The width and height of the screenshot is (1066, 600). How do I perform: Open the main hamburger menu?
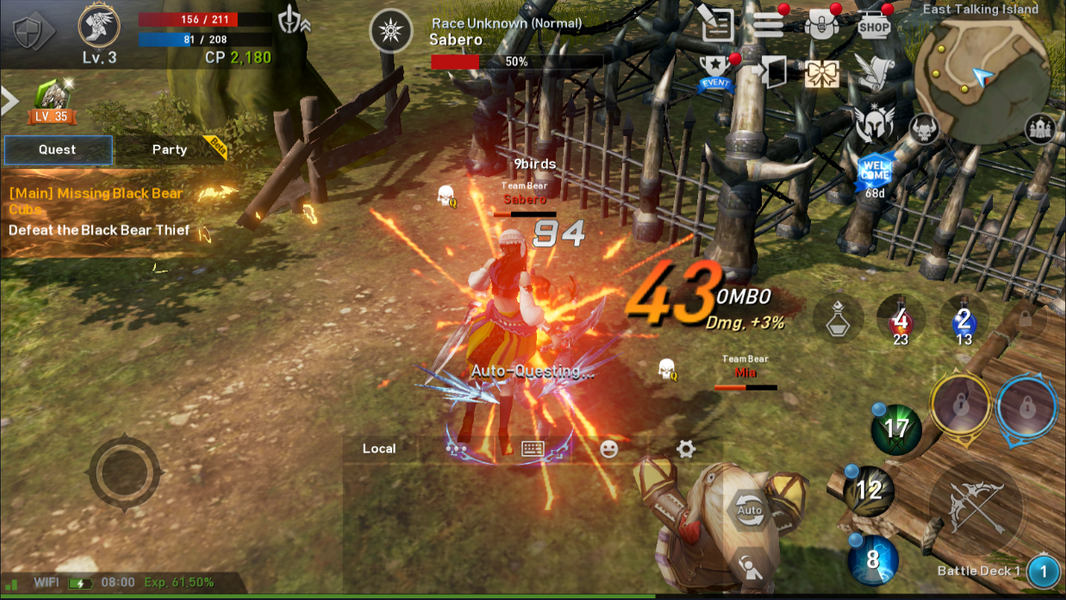click(768, 24)
